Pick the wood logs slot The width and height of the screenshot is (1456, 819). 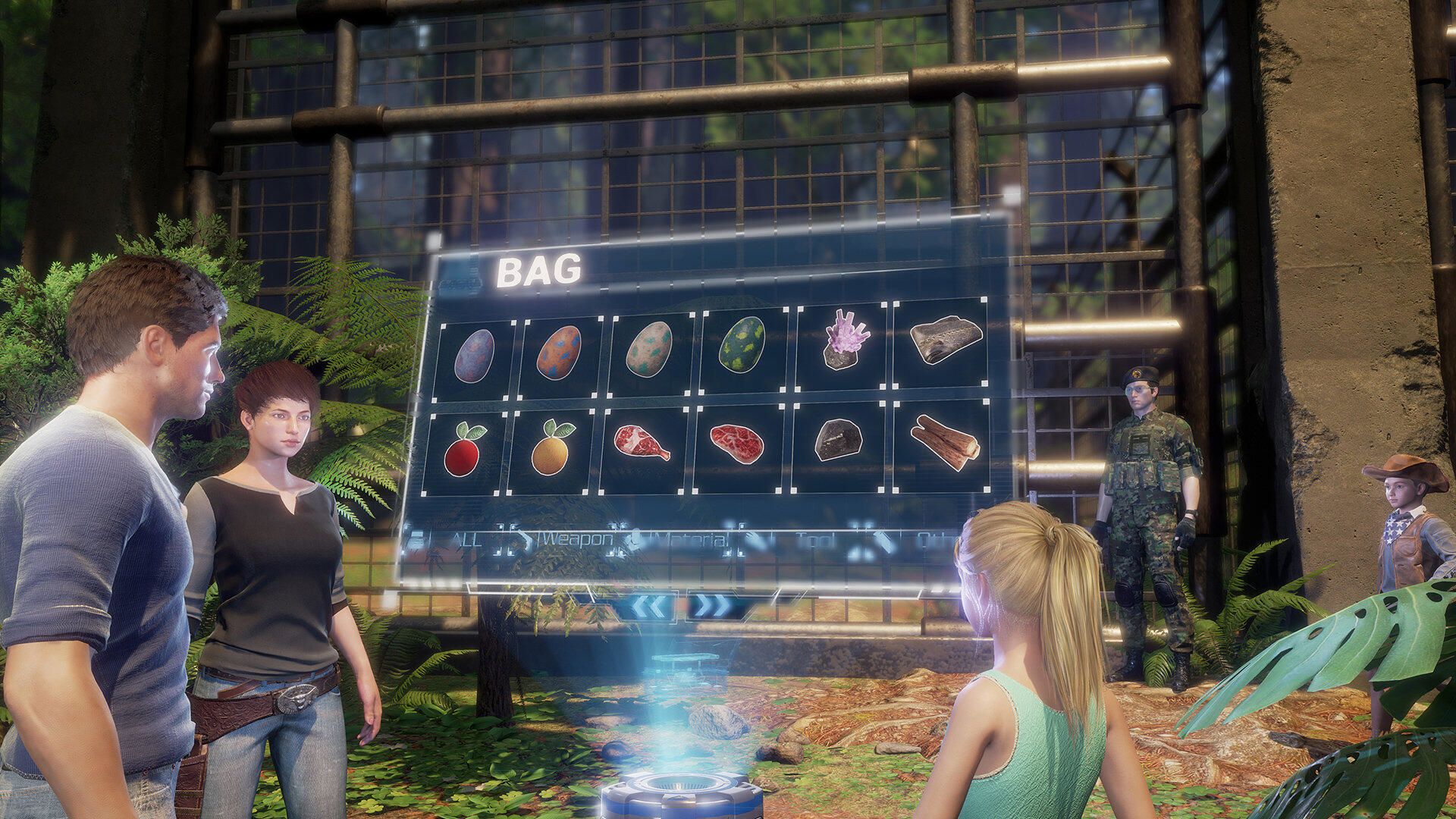click(943, 441)
